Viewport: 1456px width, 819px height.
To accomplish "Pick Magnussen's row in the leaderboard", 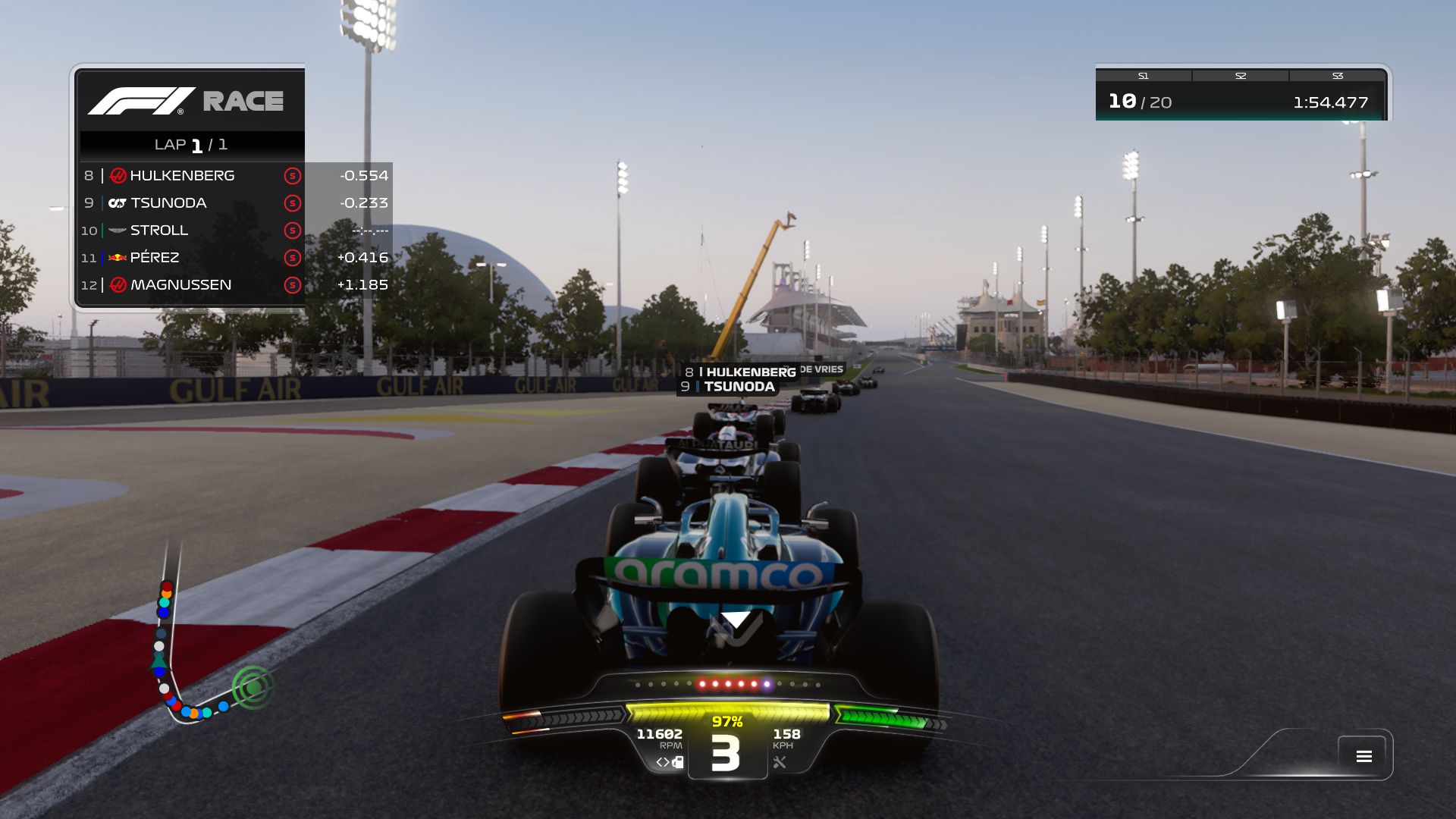I will [235, 285].
